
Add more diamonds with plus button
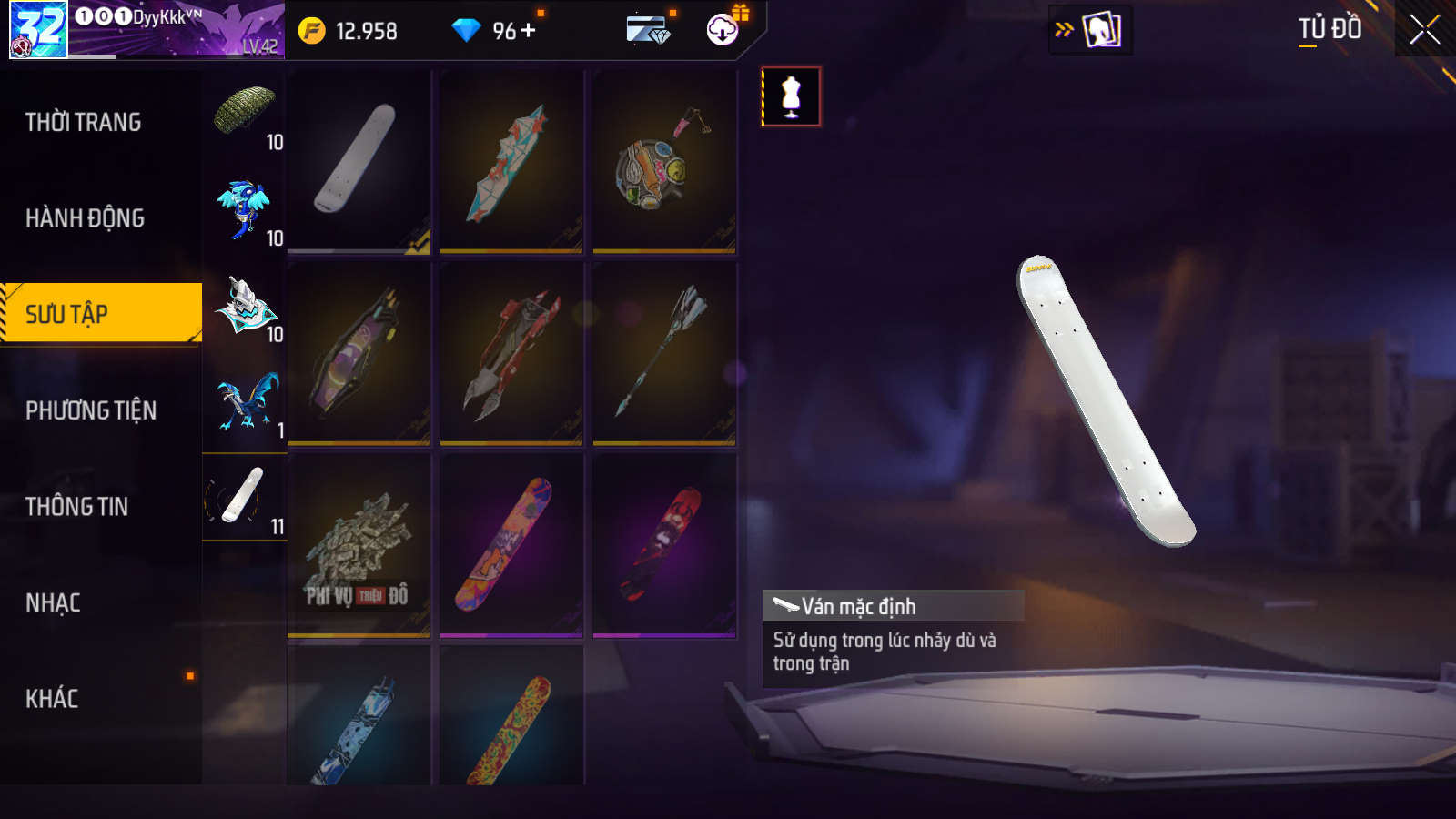pos(529,31)
